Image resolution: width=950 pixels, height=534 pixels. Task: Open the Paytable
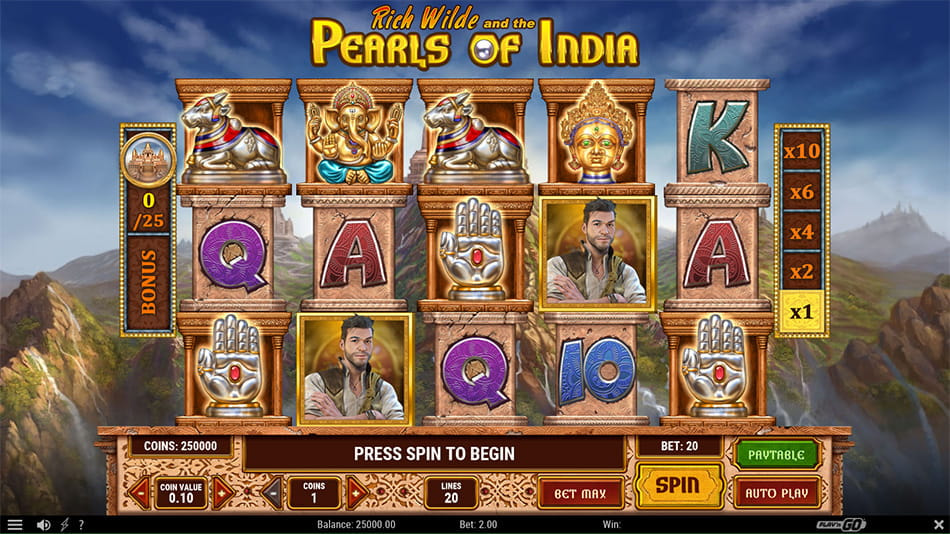(x=777, y=455)
